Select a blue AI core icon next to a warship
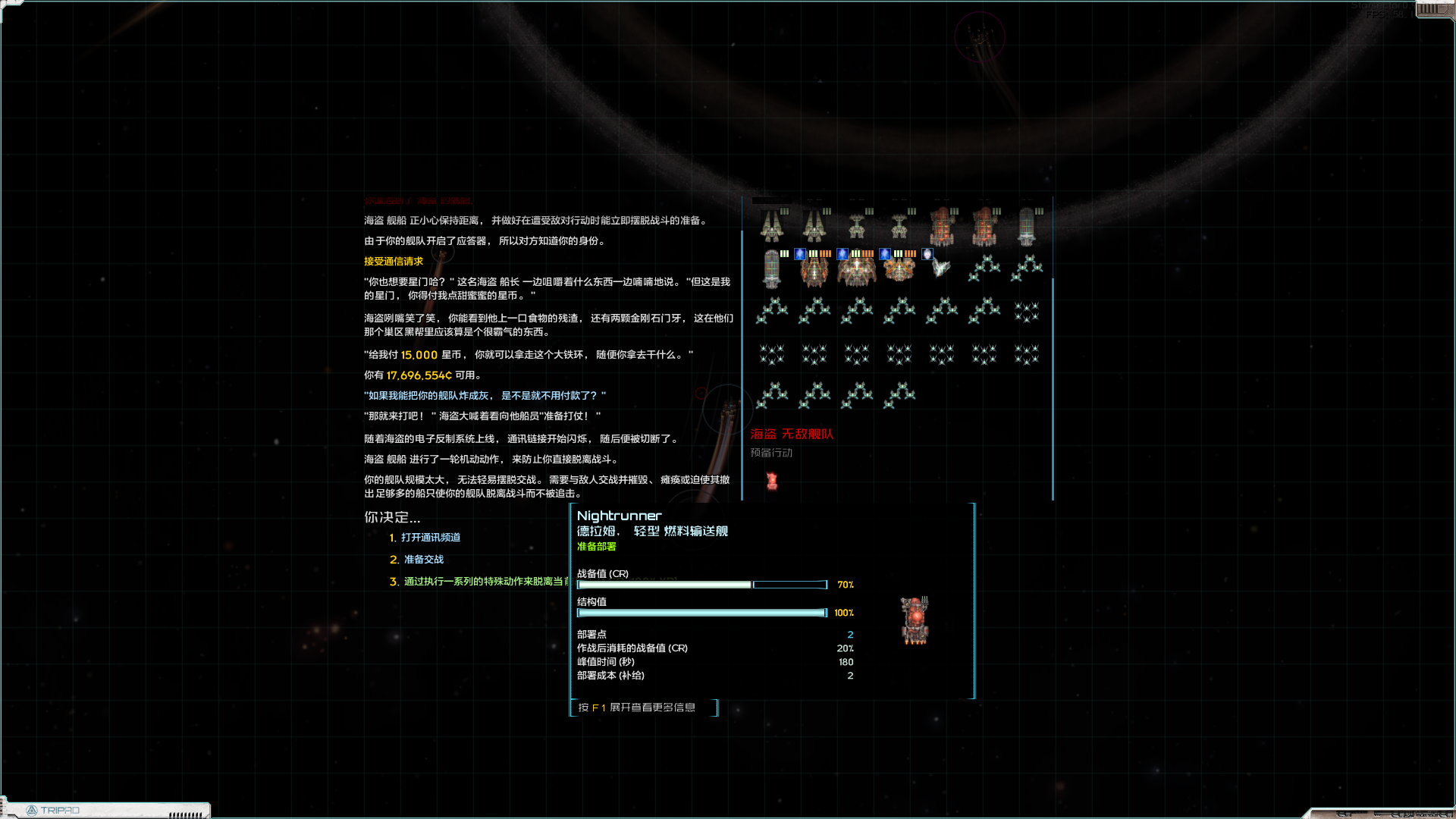The height and width of the screenshot is (819, 1456). tap(799, 255)
